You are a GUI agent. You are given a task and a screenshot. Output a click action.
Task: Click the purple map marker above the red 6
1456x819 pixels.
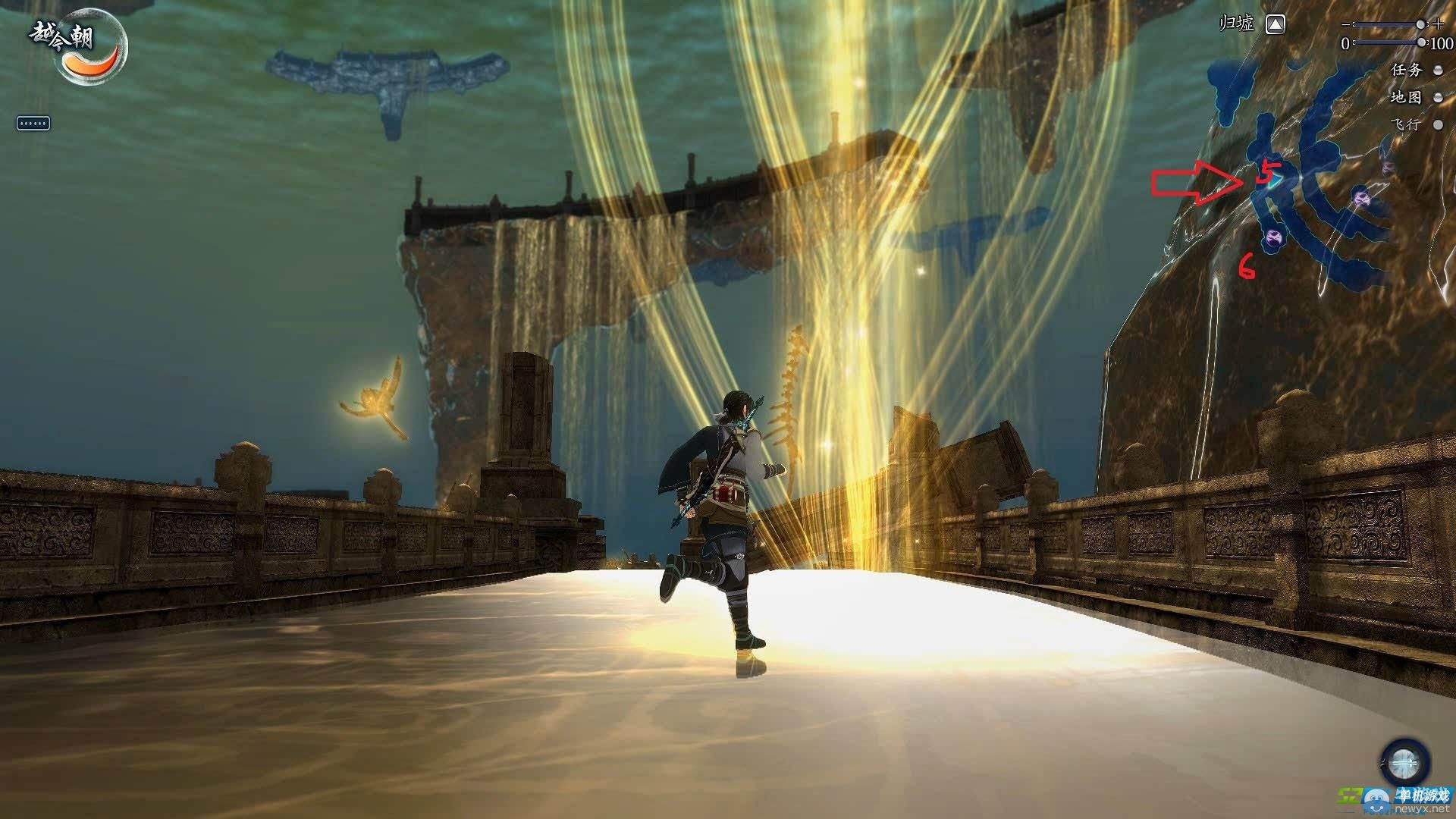[1272, 239]
